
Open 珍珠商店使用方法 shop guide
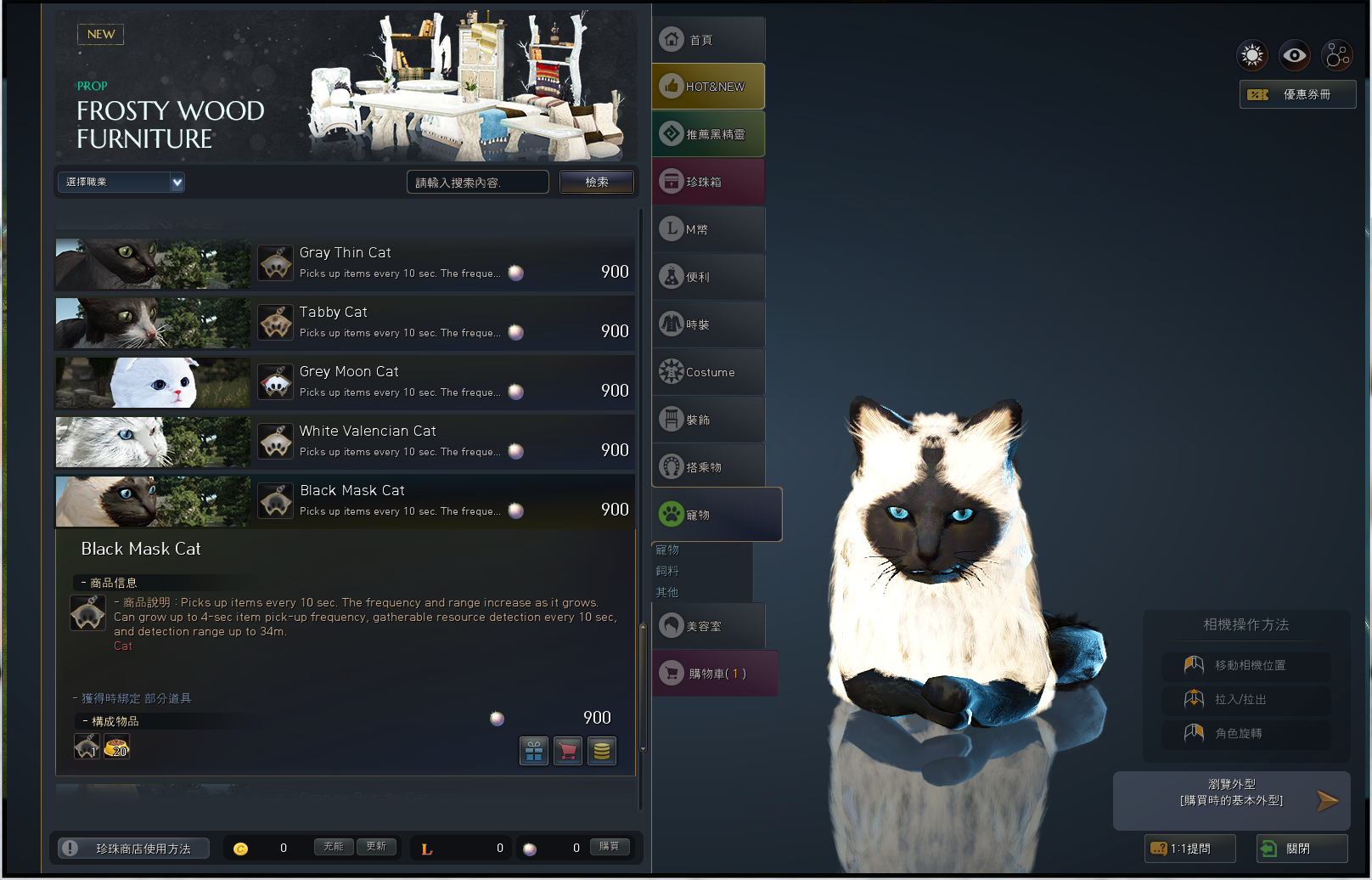(x=134, y=849)
